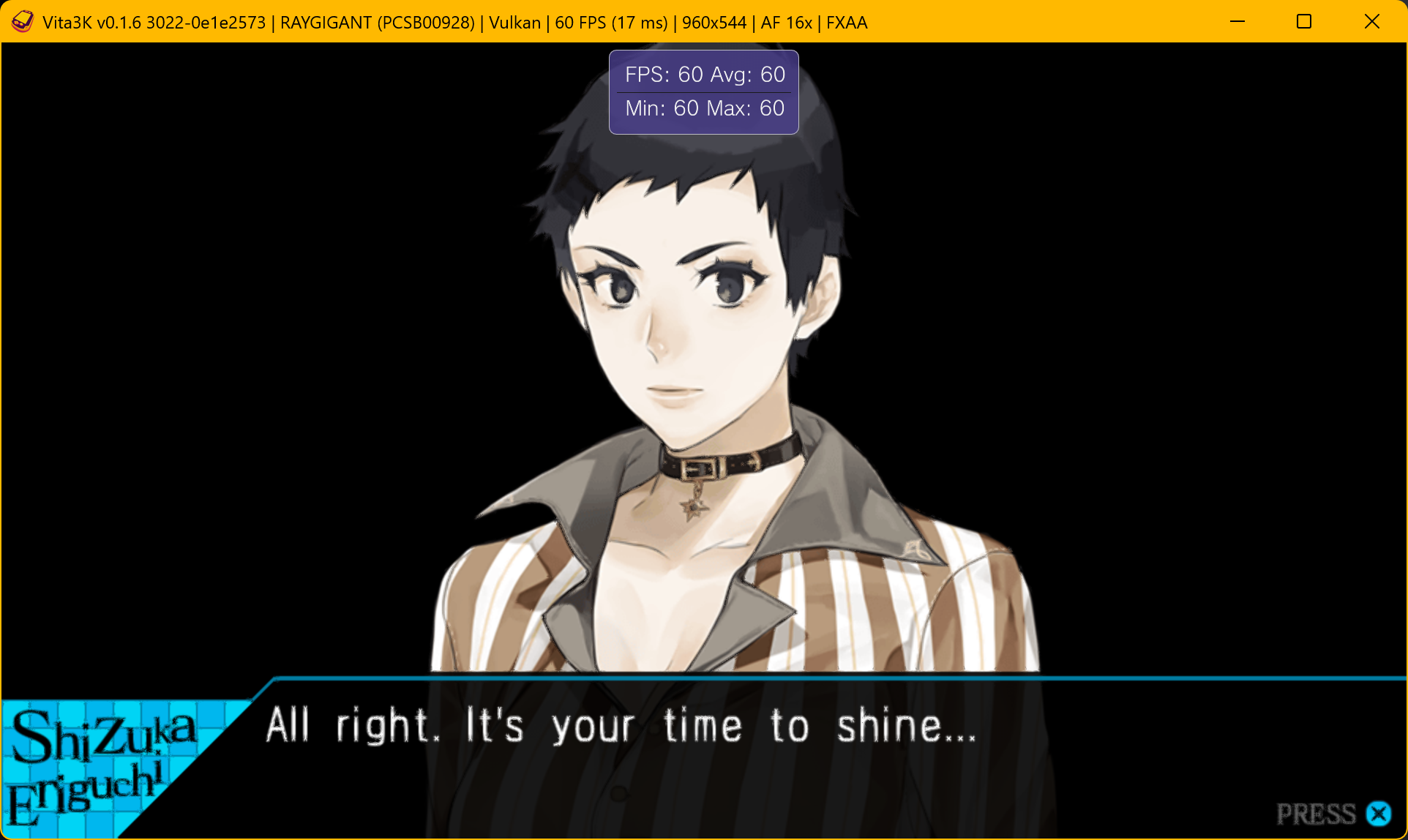Close the Vita3K emulator window
Screen dimensions: 1408x840
tap(1372, 22)
